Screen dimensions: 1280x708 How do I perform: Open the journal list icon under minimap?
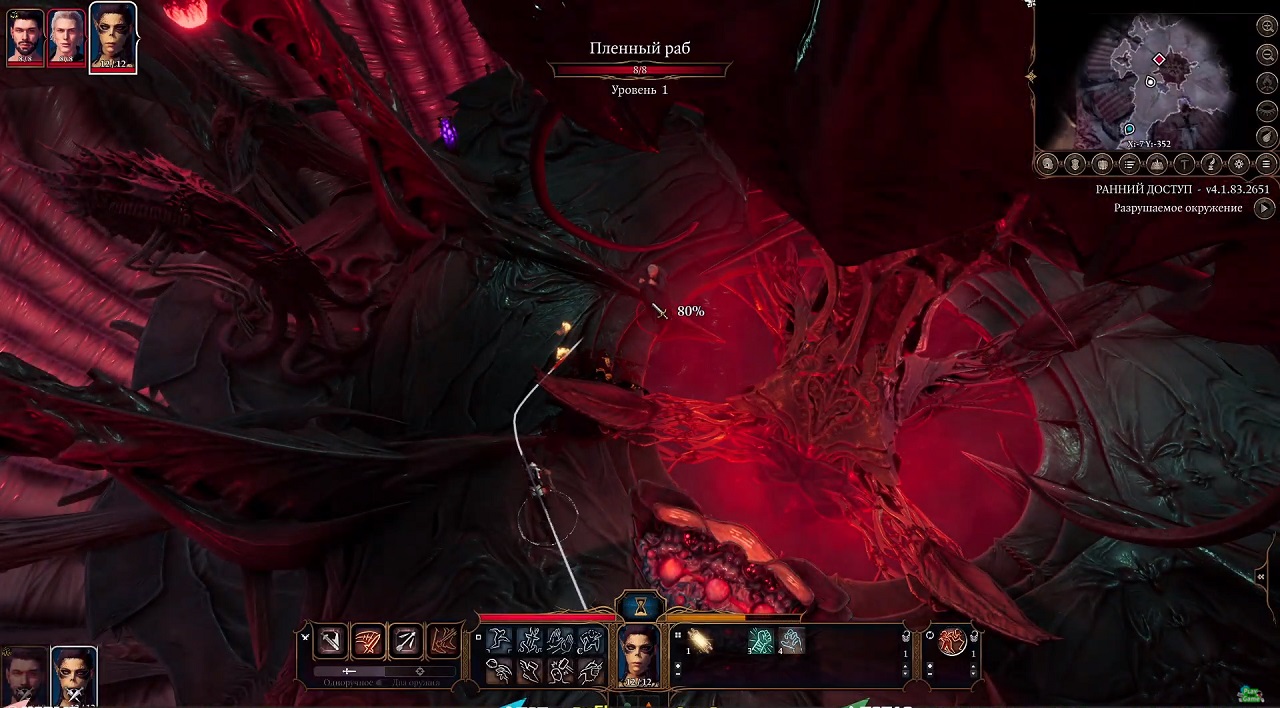[1129, 164]
